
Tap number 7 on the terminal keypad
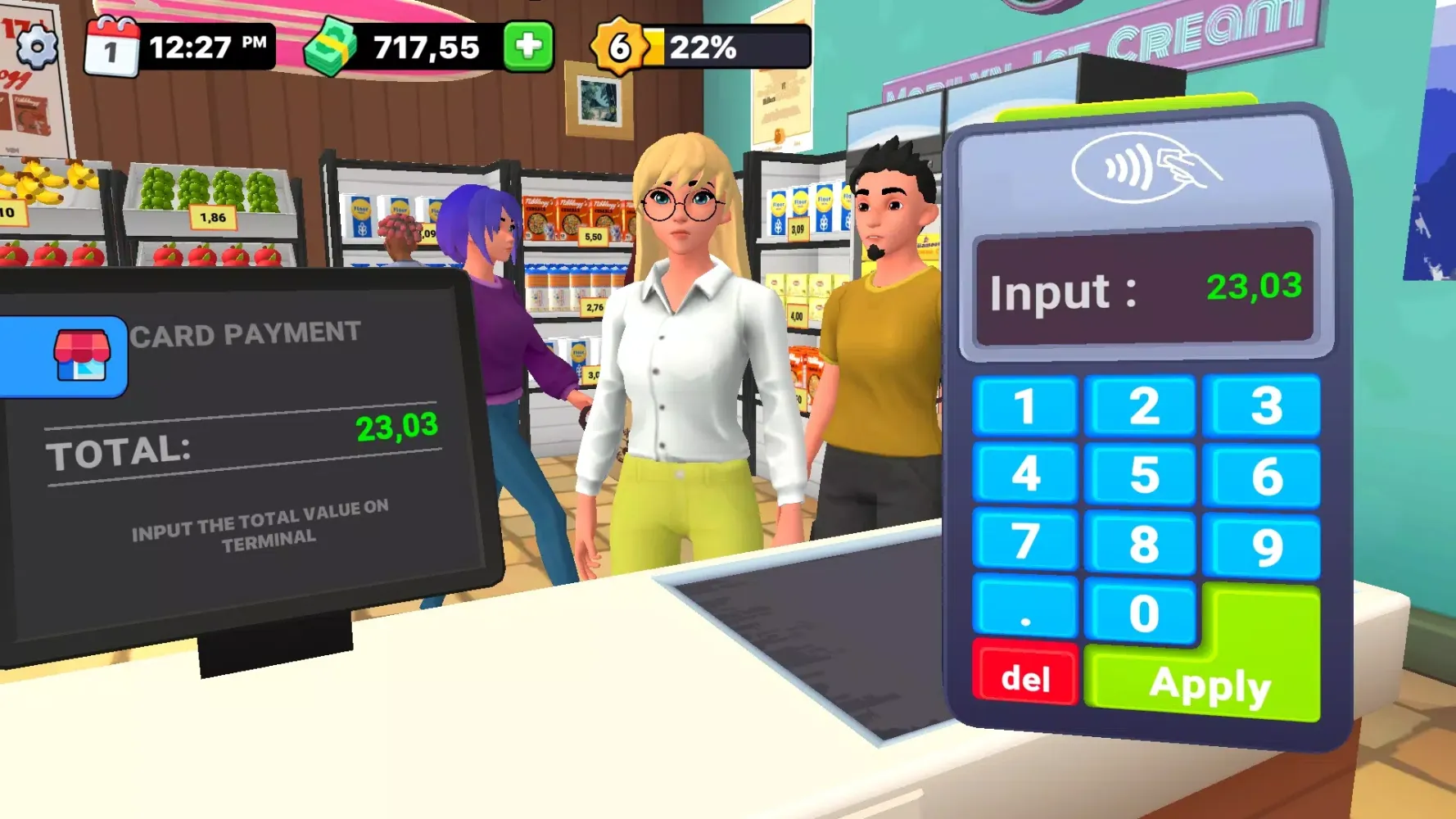click(1024, 541)
